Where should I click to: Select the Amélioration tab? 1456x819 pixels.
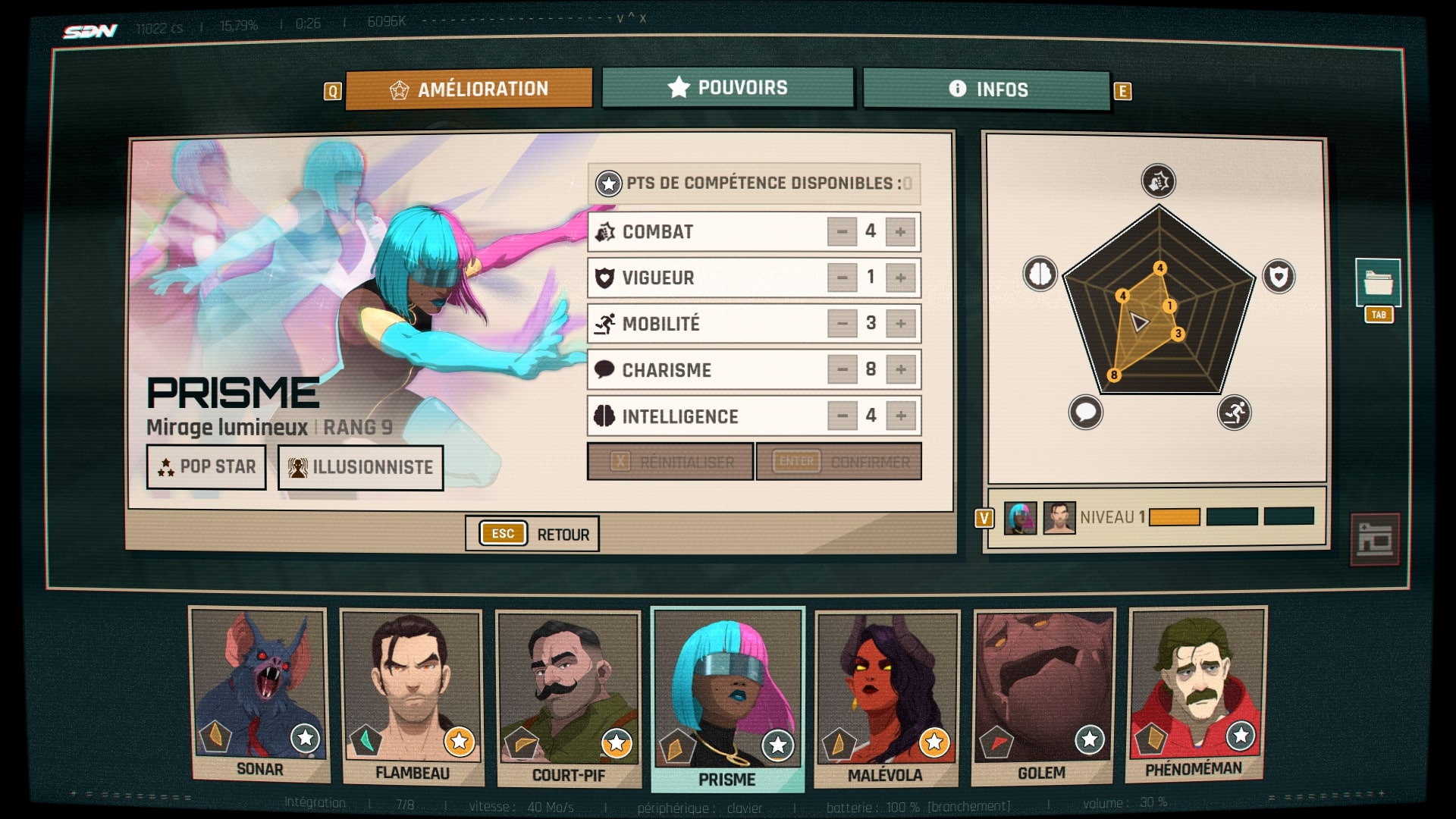pyautogui.click(x=469, y=89)
